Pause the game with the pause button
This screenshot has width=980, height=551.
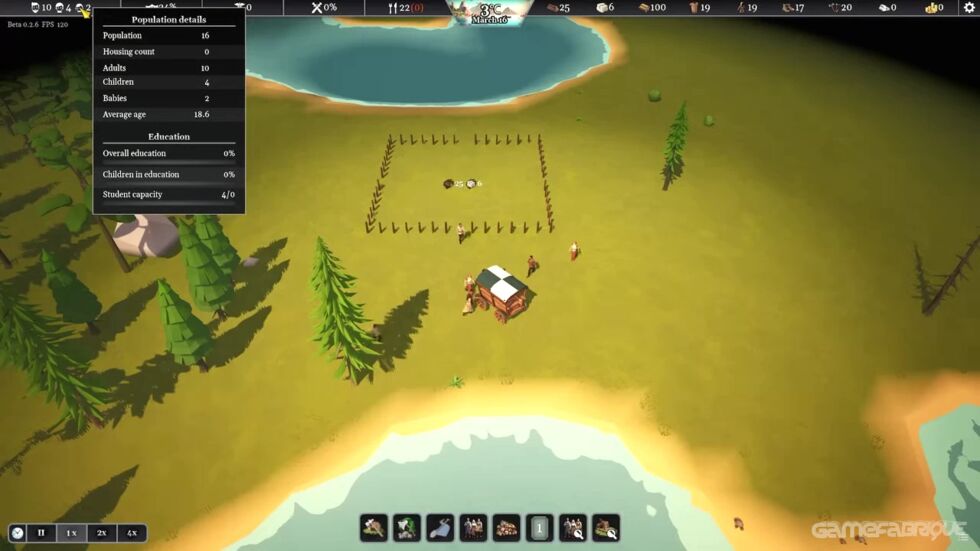click(x=41, y=533)
